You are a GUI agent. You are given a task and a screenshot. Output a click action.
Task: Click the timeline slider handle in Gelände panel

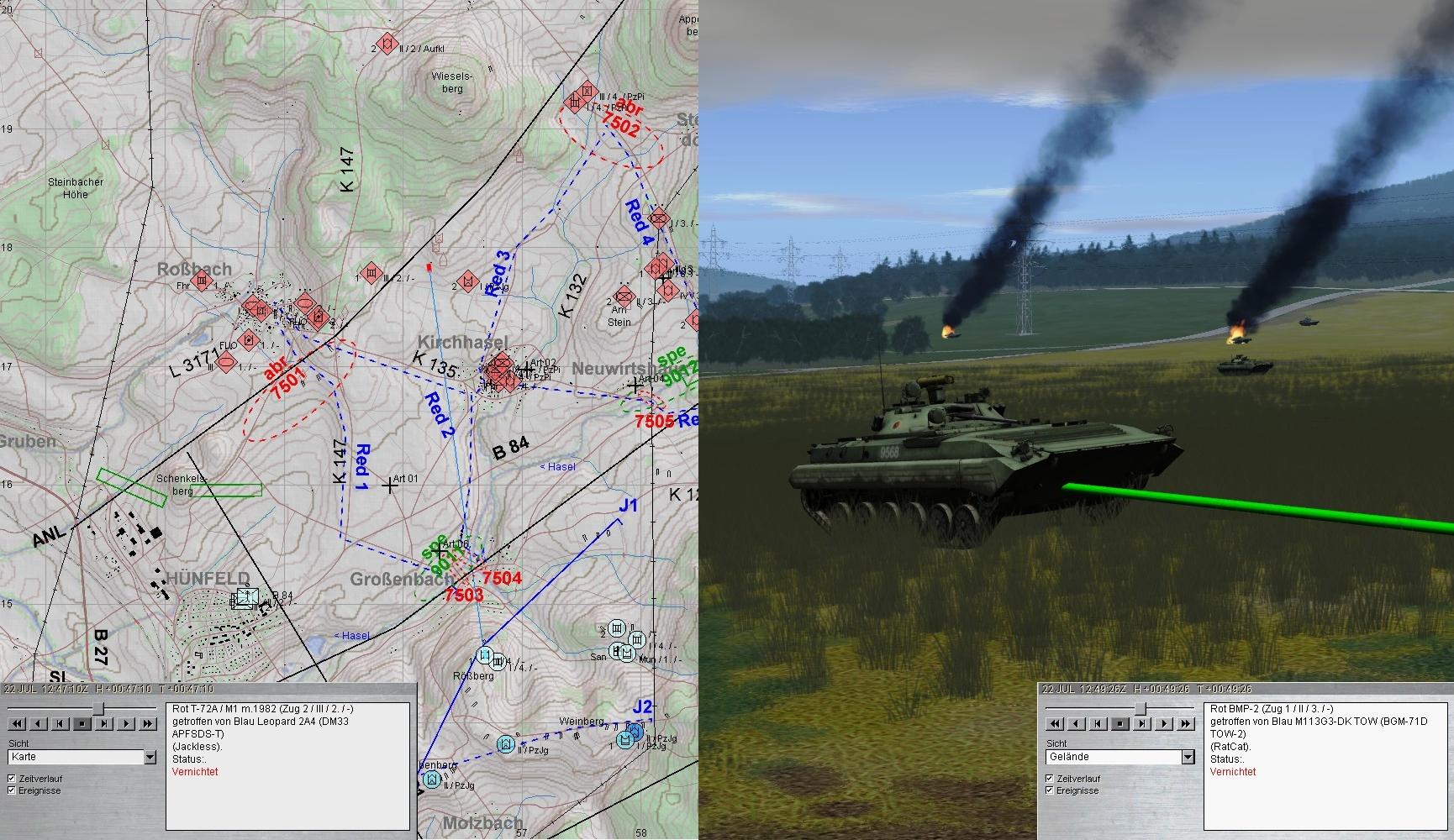pos(1140,708)
